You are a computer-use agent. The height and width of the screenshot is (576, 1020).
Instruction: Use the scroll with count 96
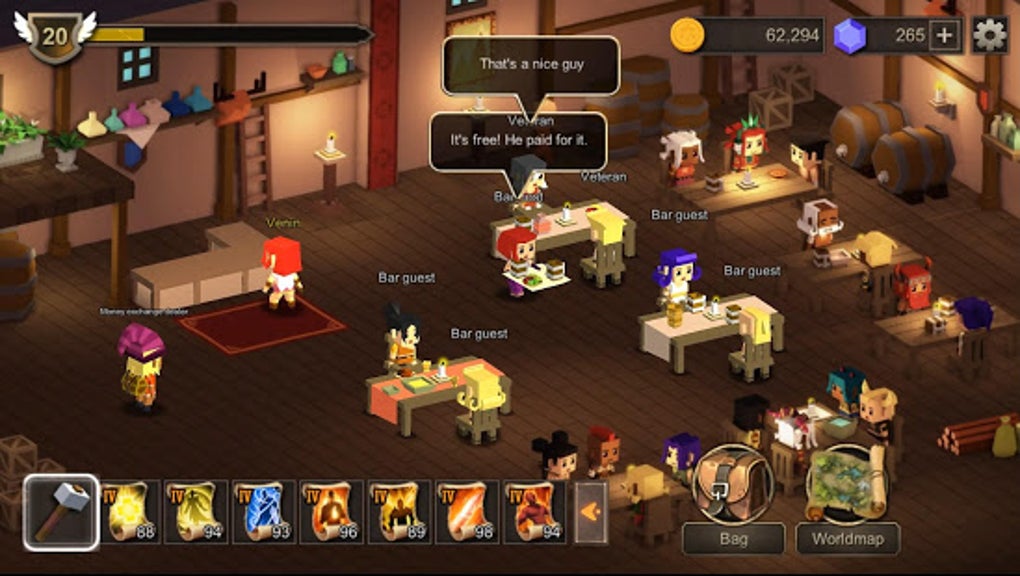coord(332,512)
